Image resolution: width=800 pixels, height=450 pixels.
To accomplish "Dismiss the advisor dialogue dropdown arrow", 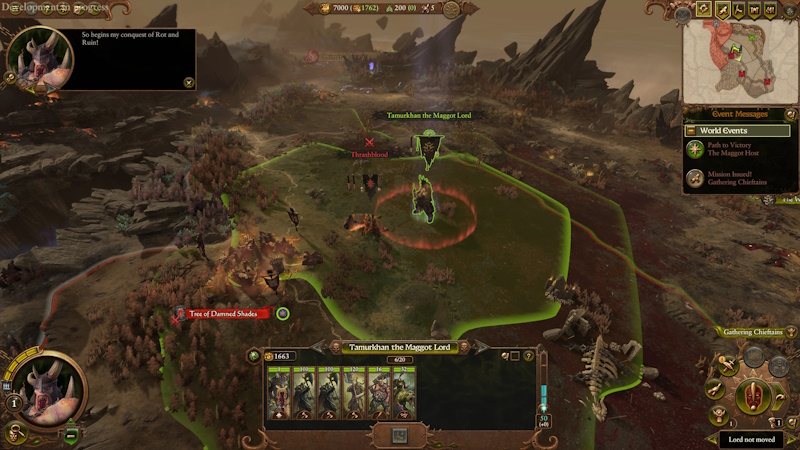I will (189, 82).
